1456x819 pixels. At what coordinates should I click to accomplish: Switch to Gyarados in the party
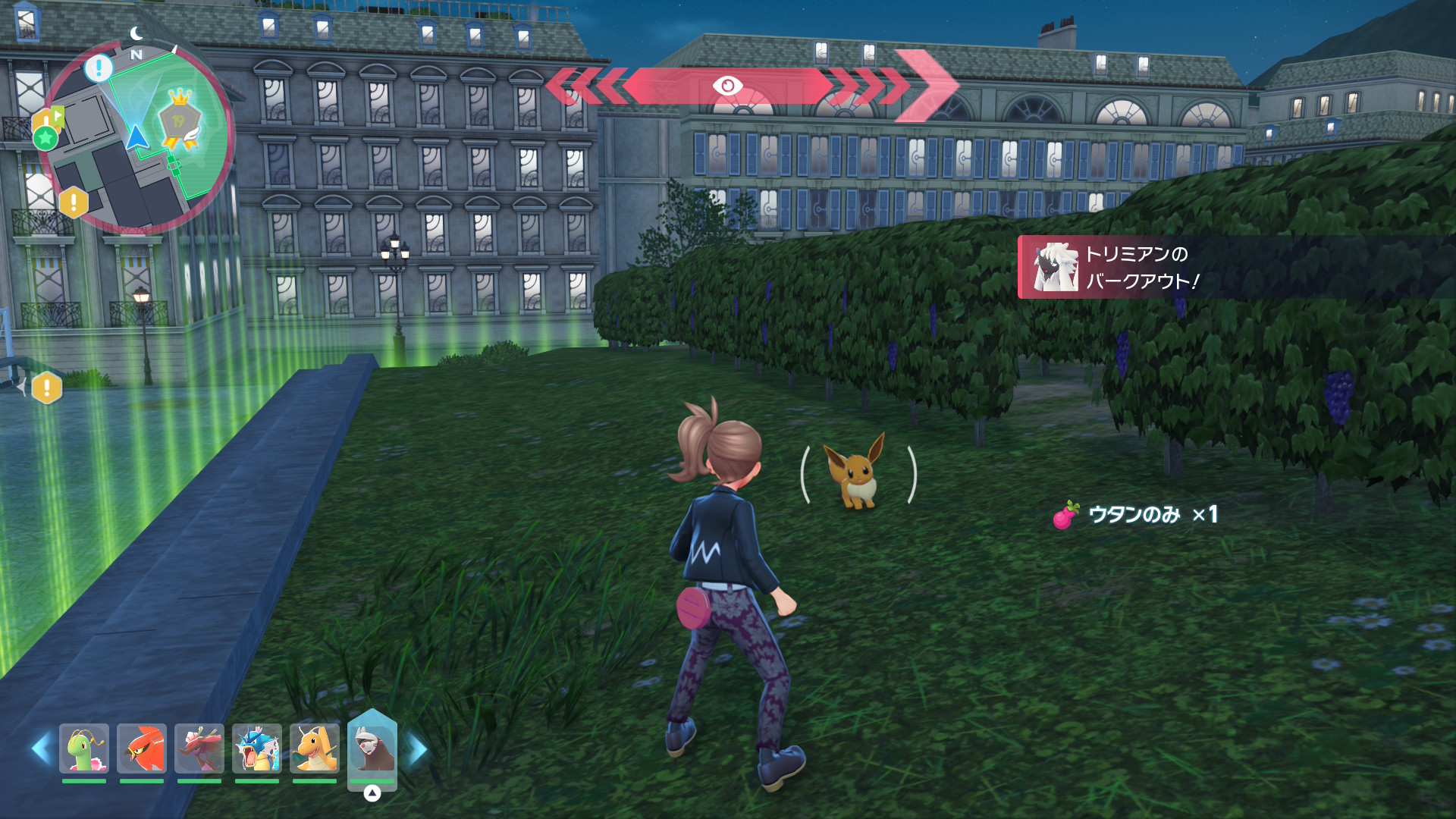point(257,748)
